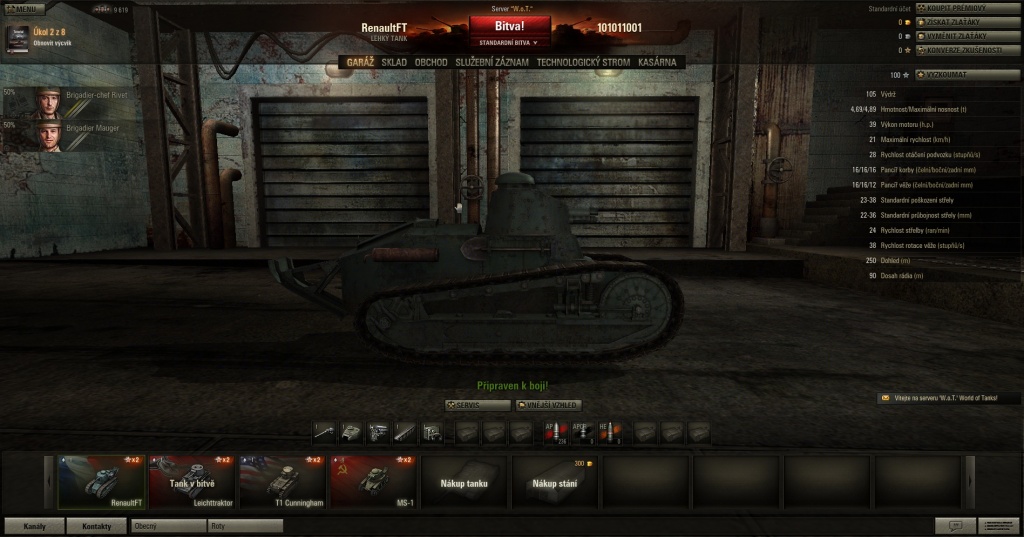Image resolution: width=1024 pixels, height=537 pixels.
Task: Select the Leichttraktor tank in the carousel
Action: pyautogui.click(x=191, y=481)
